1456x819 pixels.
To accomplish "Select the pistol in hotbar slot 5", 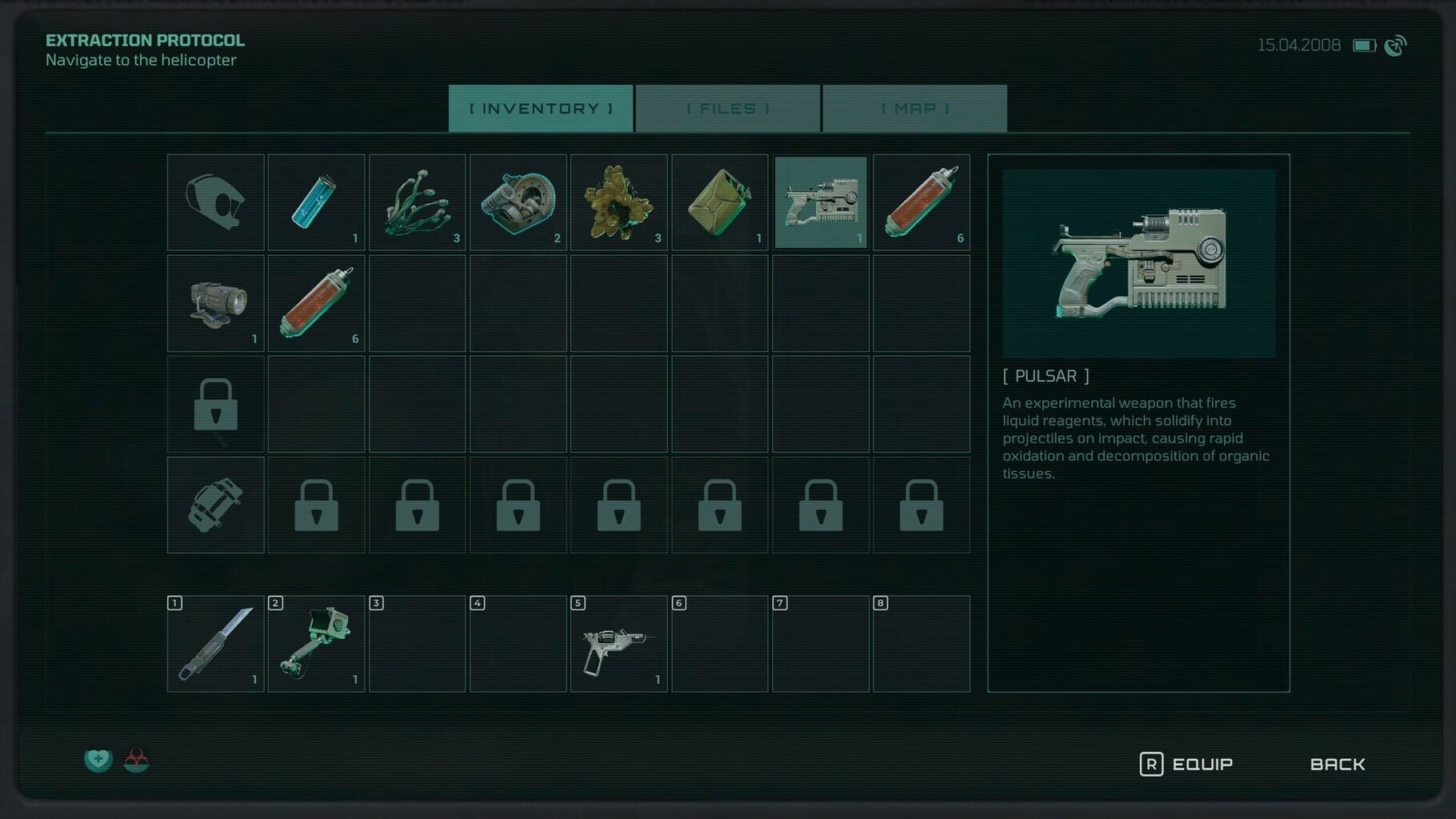I will pos(619,644).
